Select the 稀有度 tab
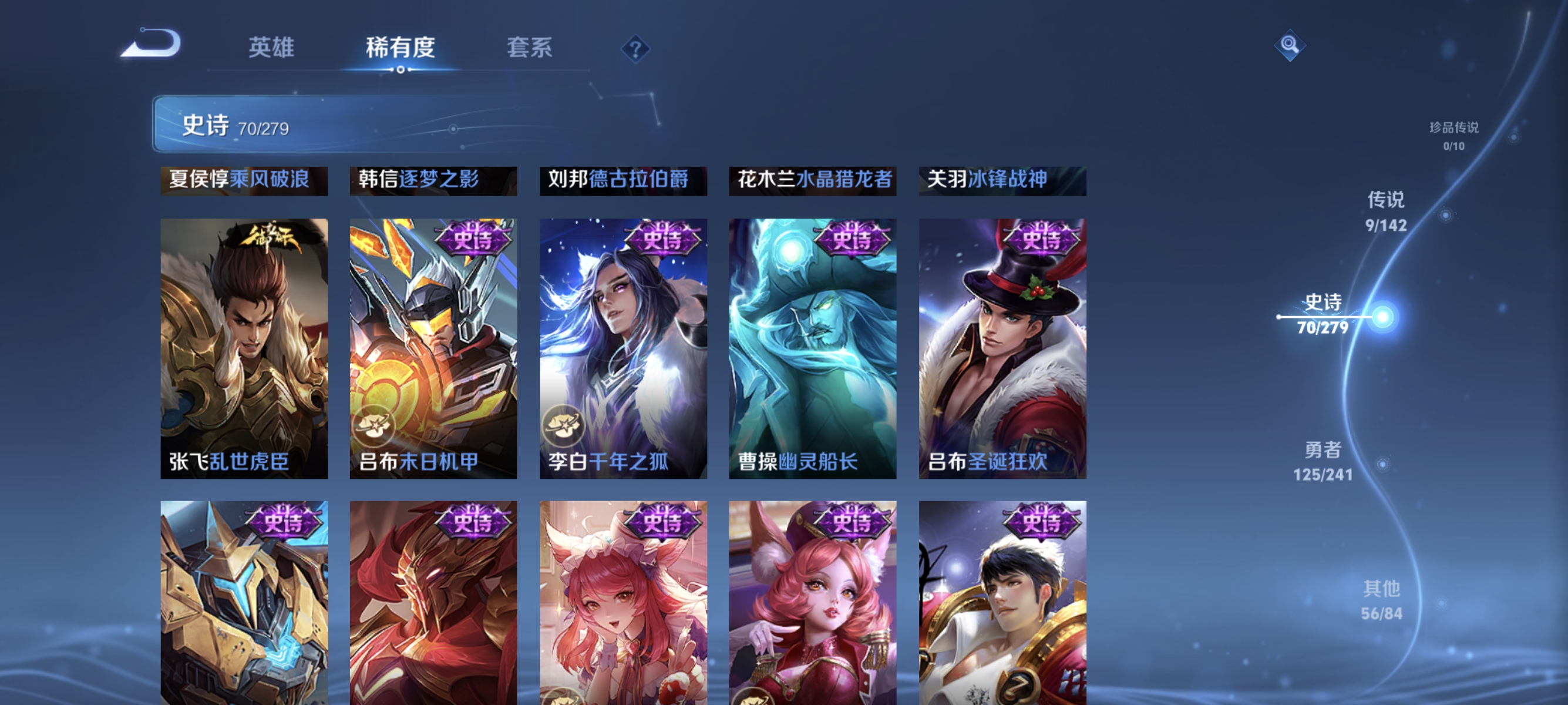Viewport: 1568px width, 705px height. 402,49
